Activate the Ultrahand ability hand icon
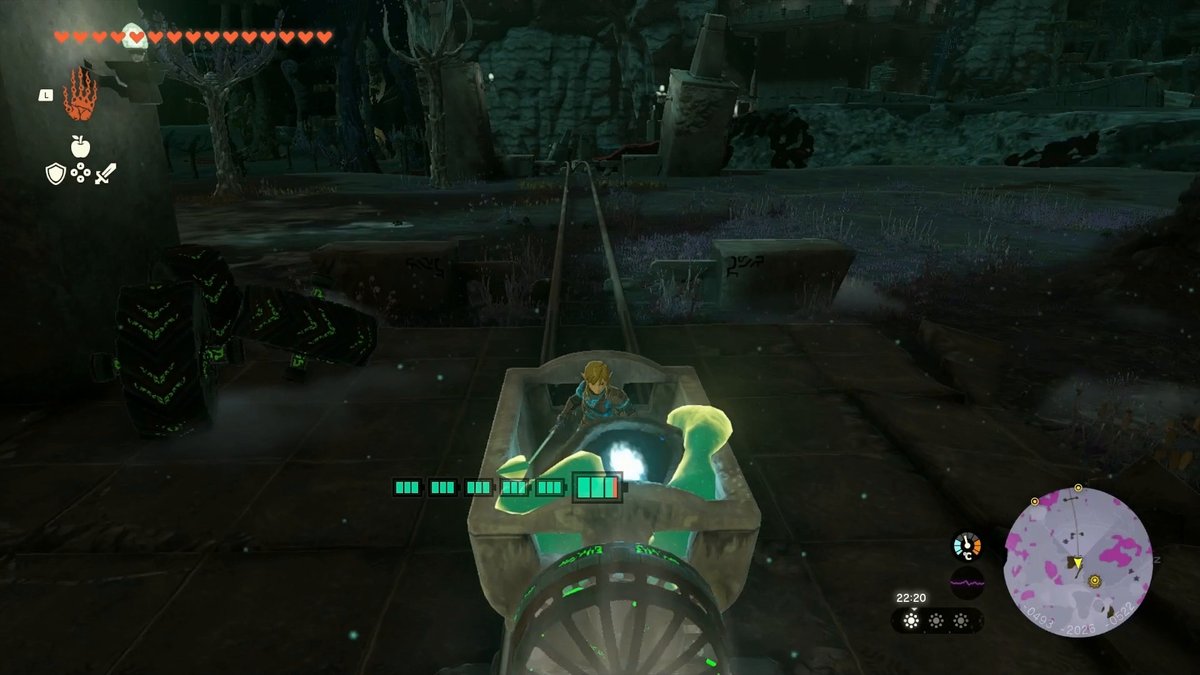The height and width of the screenshot is (675, 1200). pos(79,95)
